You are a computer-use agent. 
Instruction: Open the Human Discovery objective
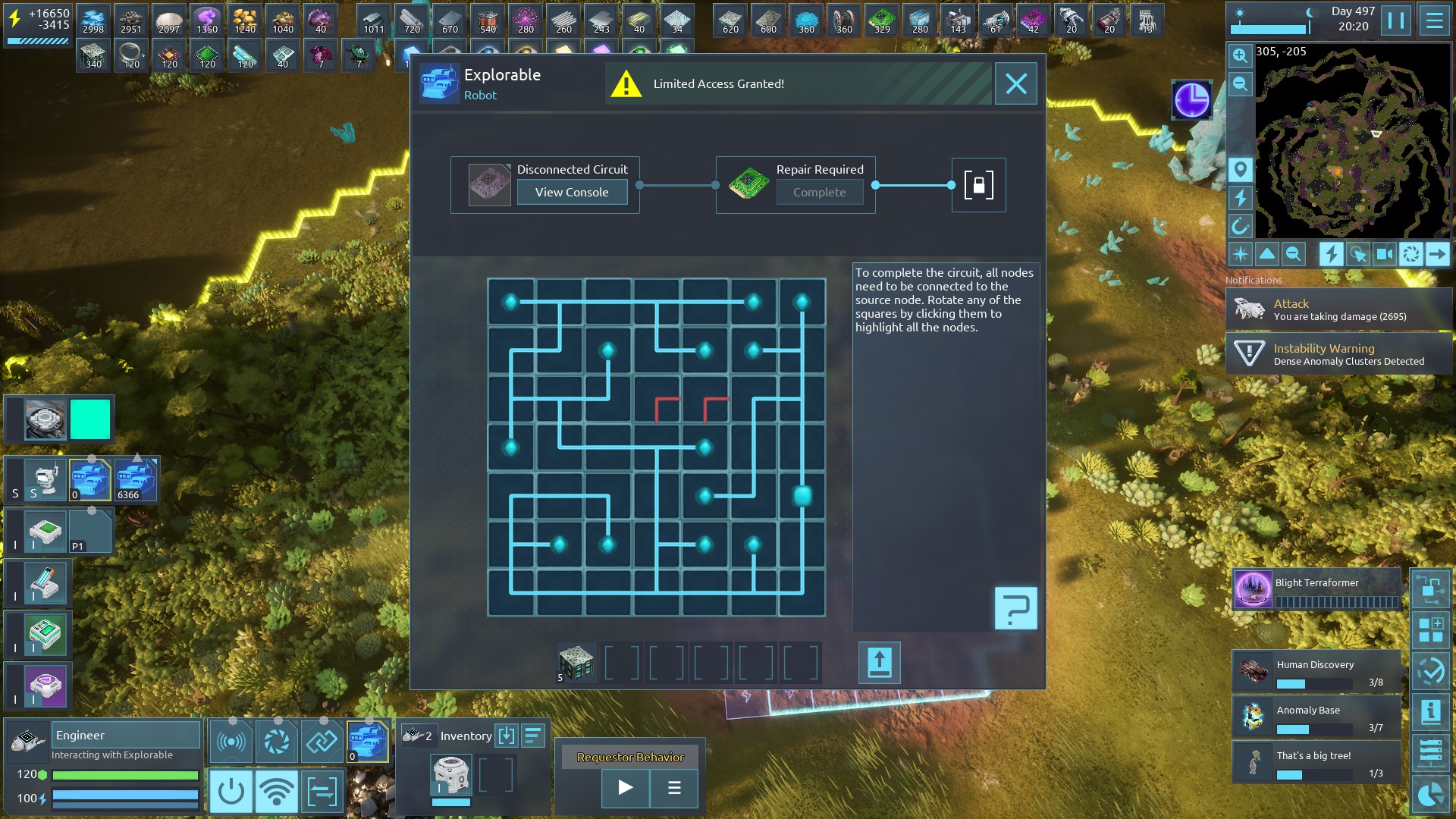coord(1316,672)
